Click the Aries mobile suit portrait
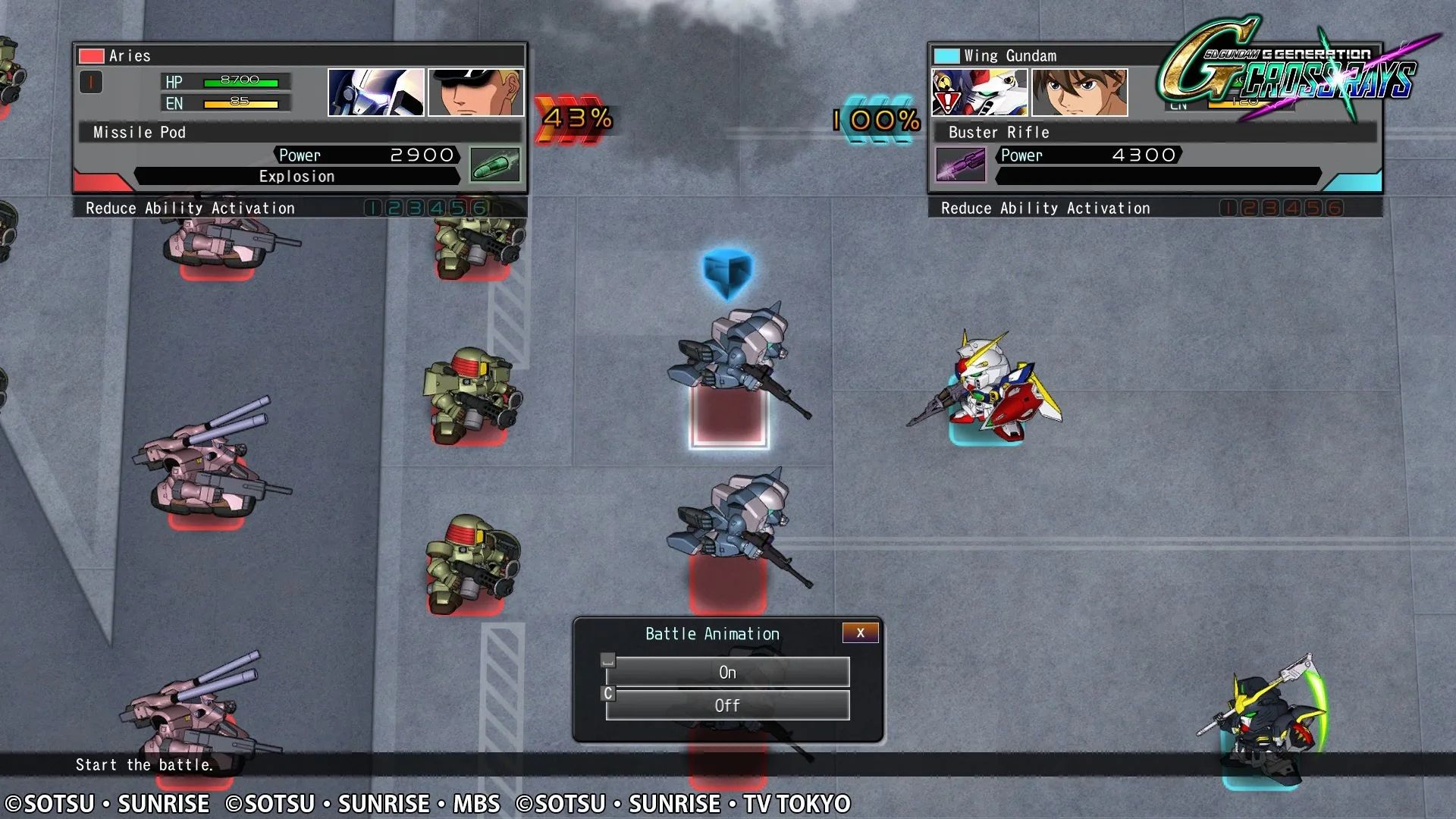1456x819 pixels. tap(377, 91)
